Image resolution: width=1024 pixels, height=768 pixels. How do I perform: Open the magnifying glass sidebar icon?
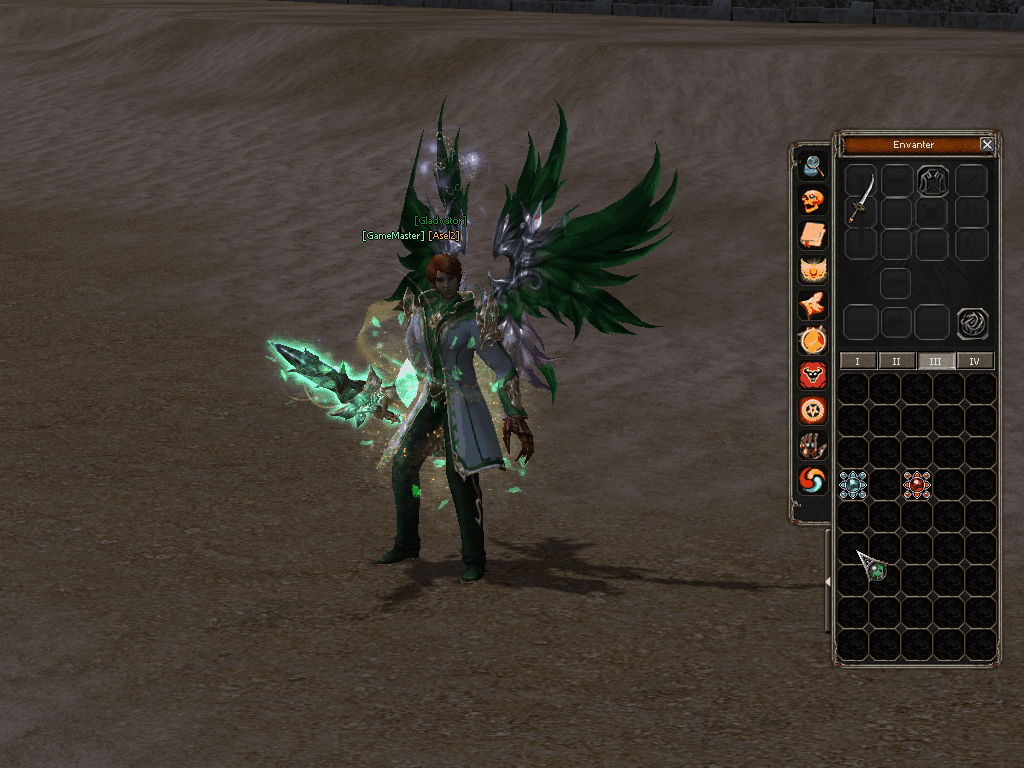coord(813,165)
